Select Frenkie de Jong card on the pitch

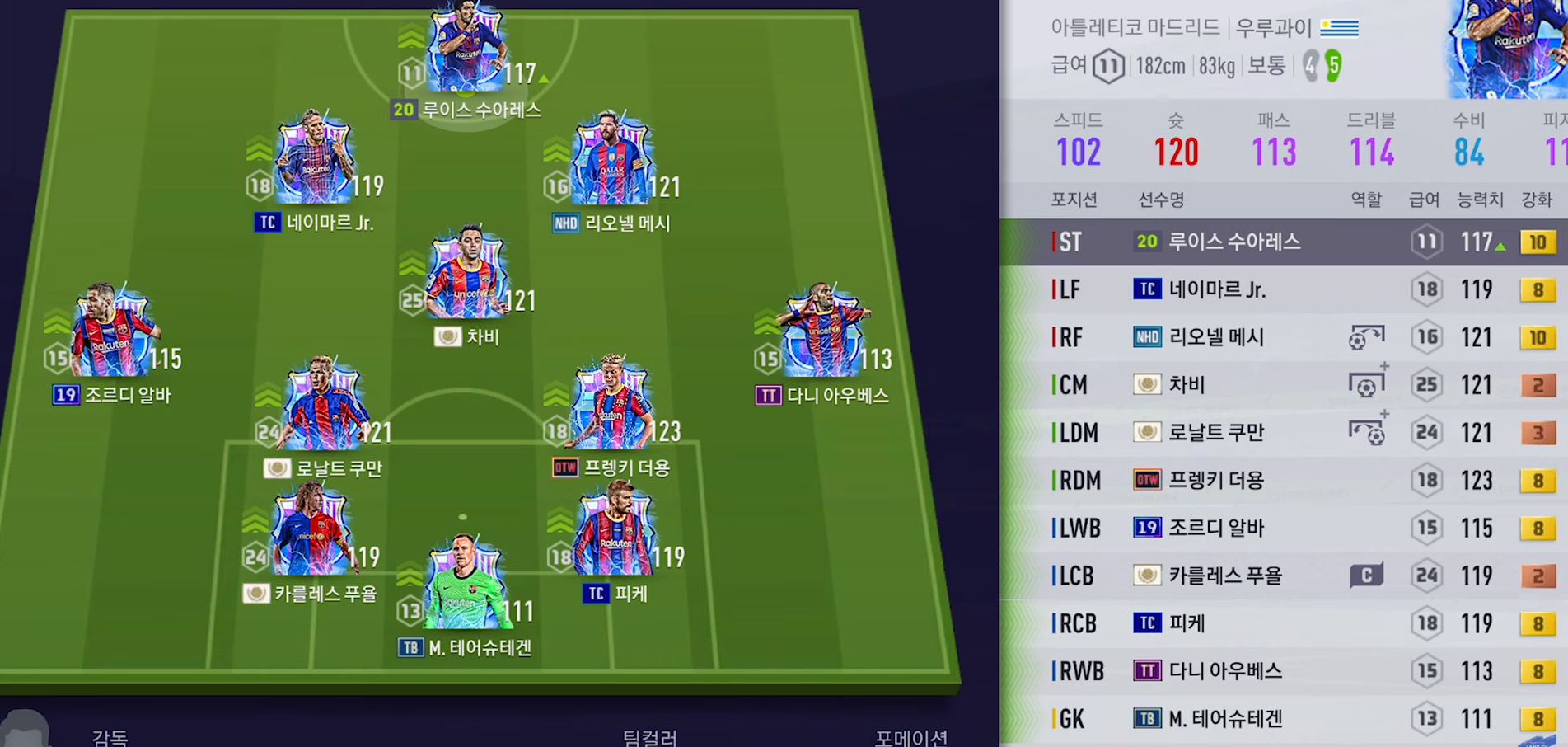[611, 407]
